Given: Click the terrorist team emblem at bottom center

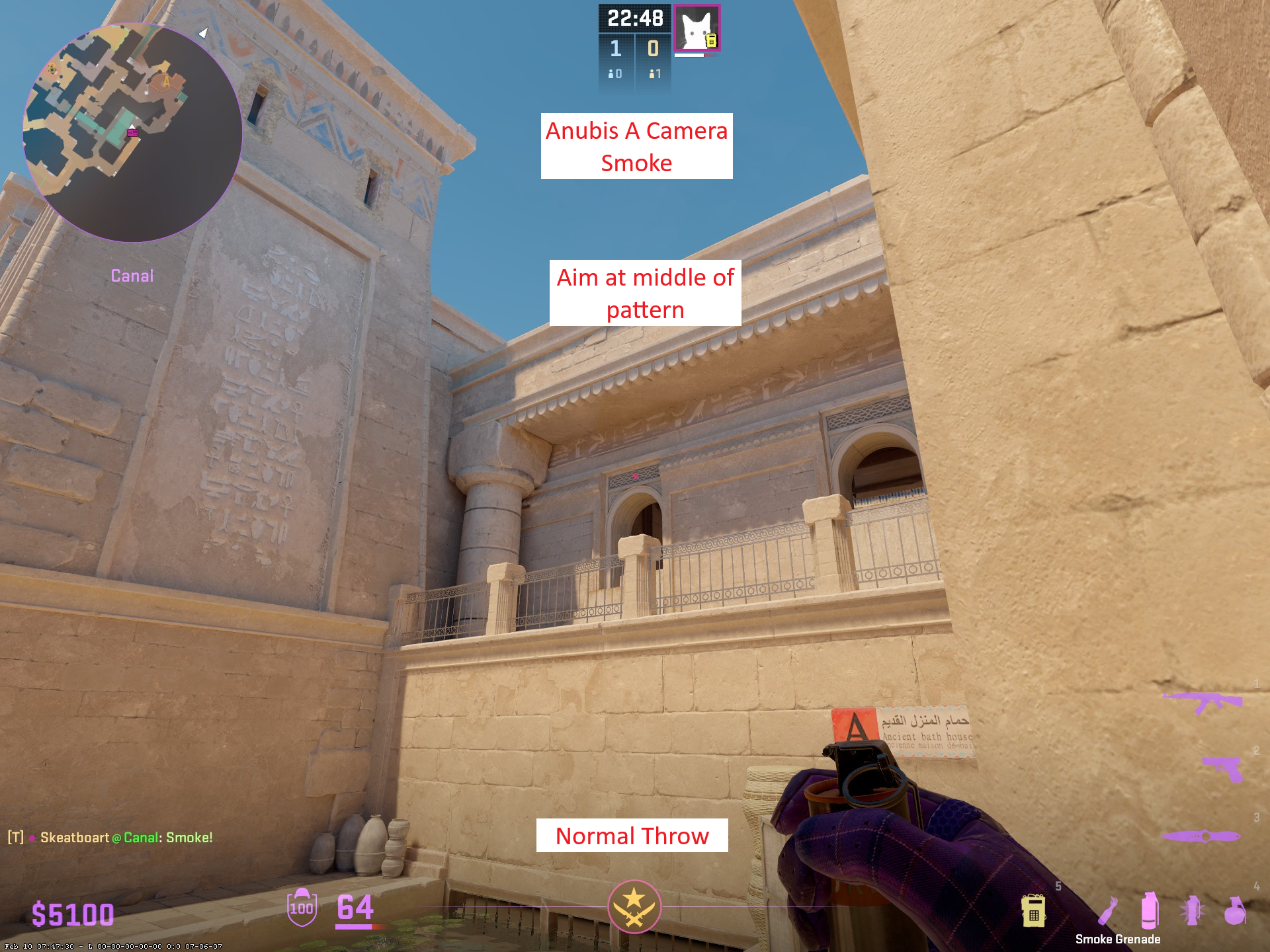Looking at the screenshot, I should coord(634,906).
